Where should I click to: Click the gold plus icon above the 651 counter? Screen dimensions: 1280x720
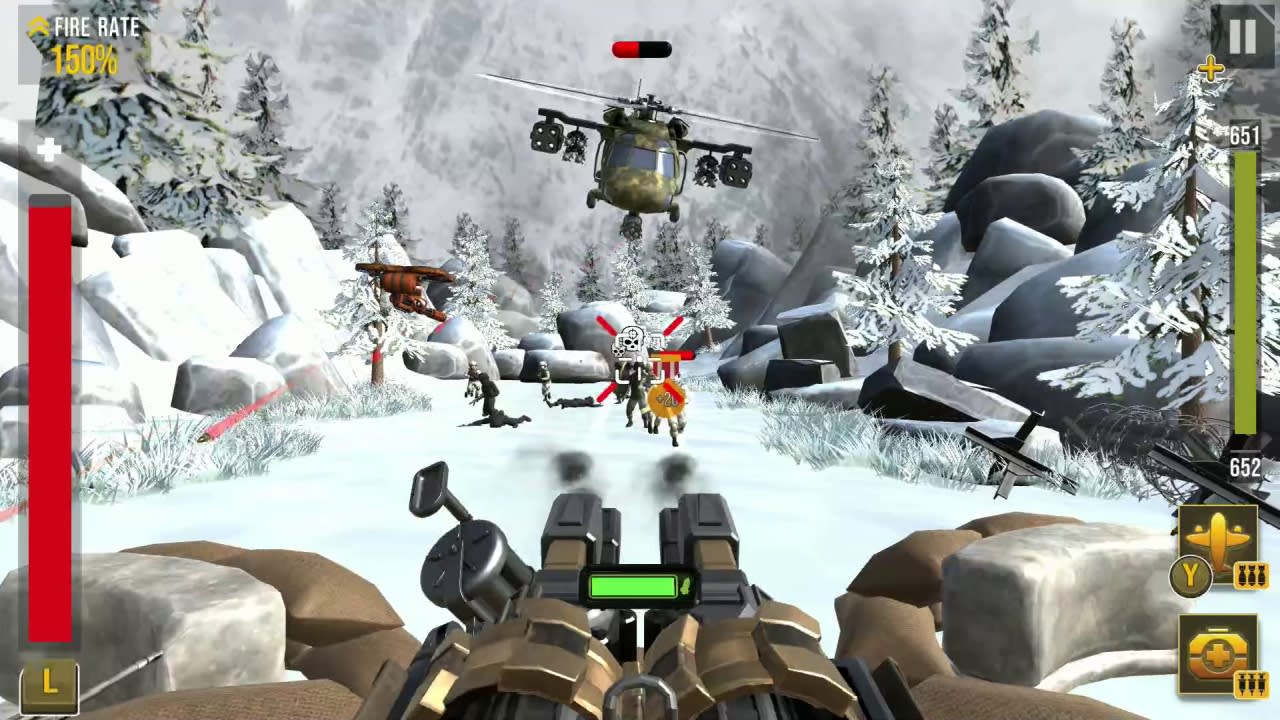1211,69
